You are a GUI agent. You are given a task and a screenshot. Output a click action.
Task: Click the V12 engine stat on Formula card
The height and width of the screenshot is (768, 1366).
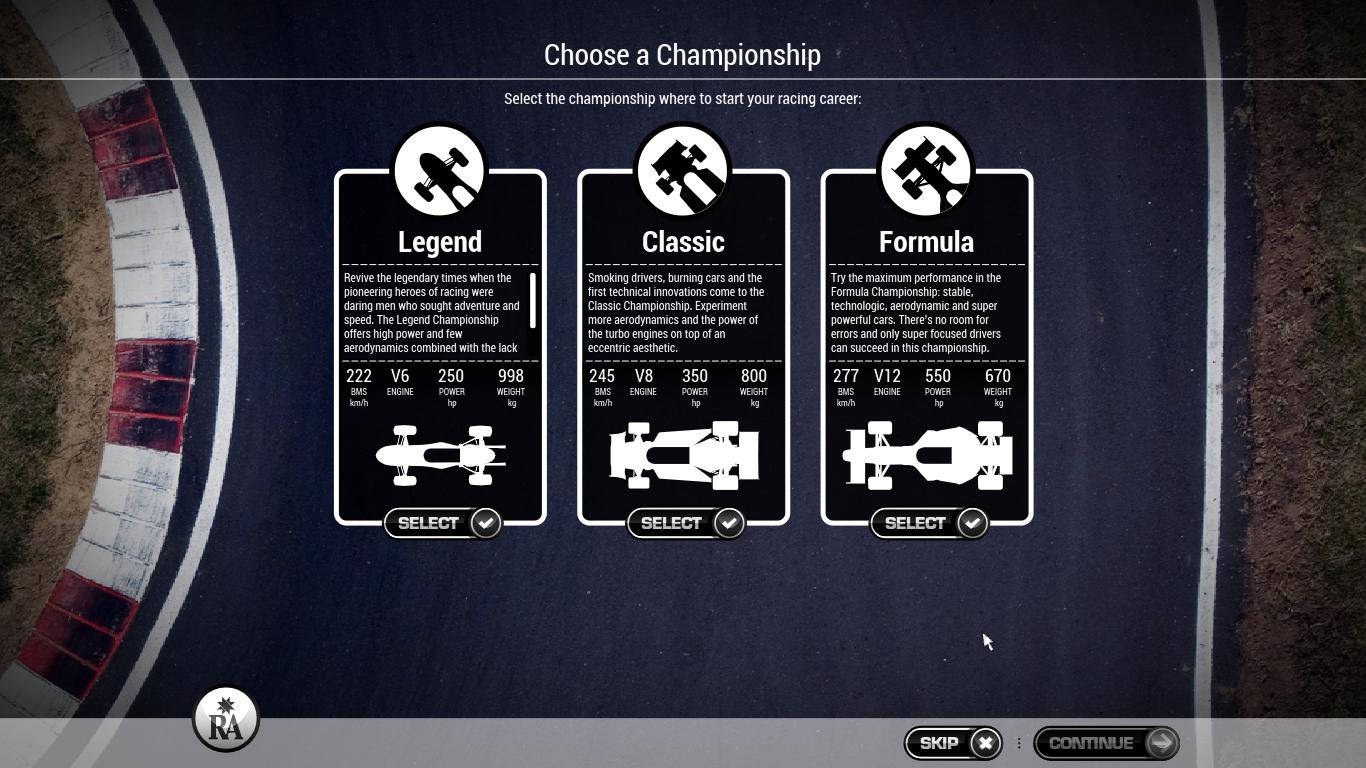[886, 381]
